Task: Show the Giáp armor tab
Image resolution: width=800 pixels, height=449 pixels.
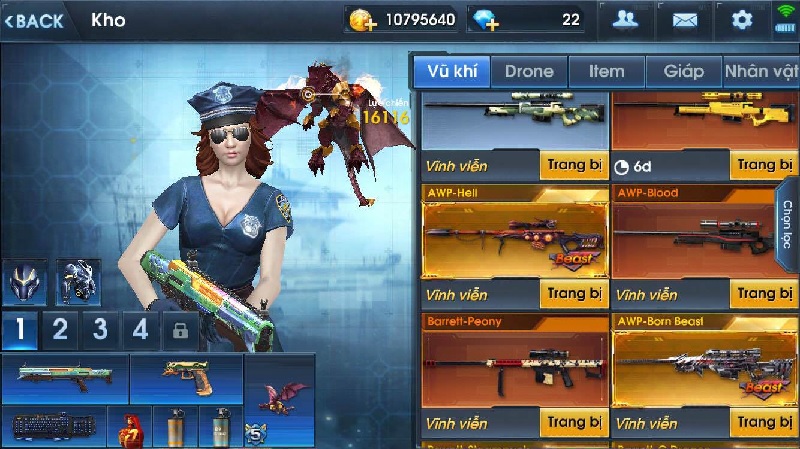Action: (x=683, y=71)
